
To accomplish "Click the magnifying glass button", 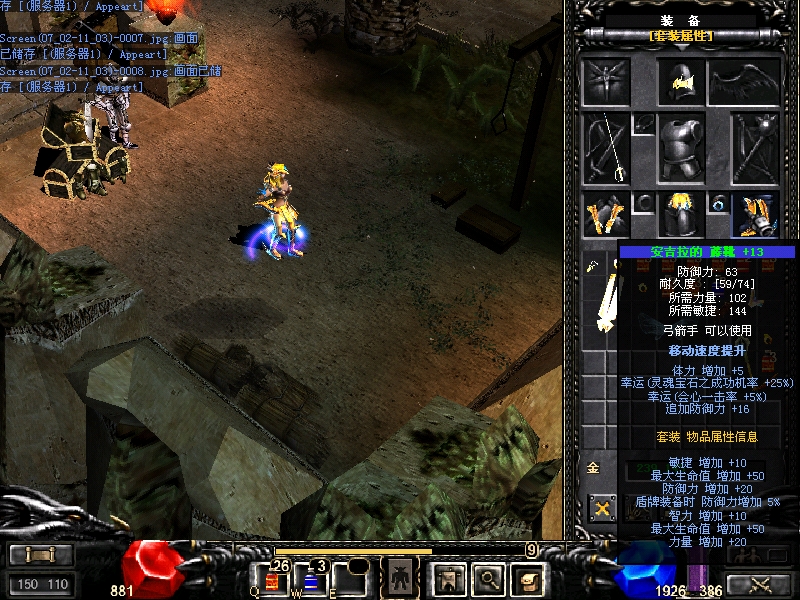I will click(487, 577).
